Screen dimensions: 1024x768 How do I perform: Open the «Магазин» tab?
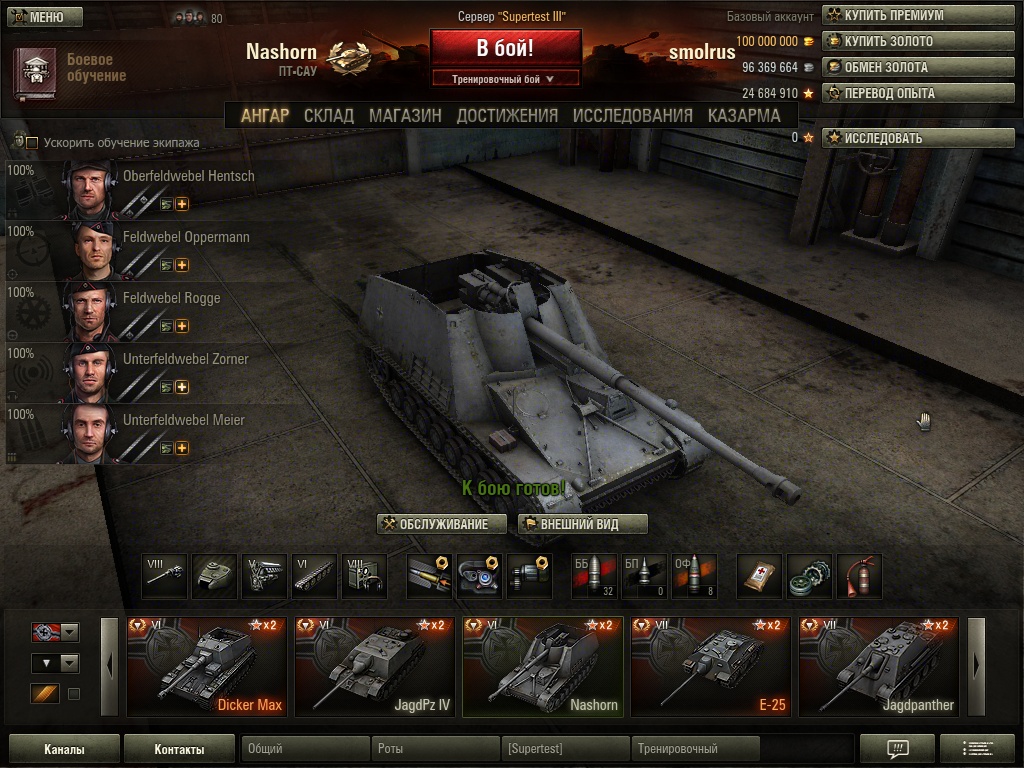[x=405, y=116]
